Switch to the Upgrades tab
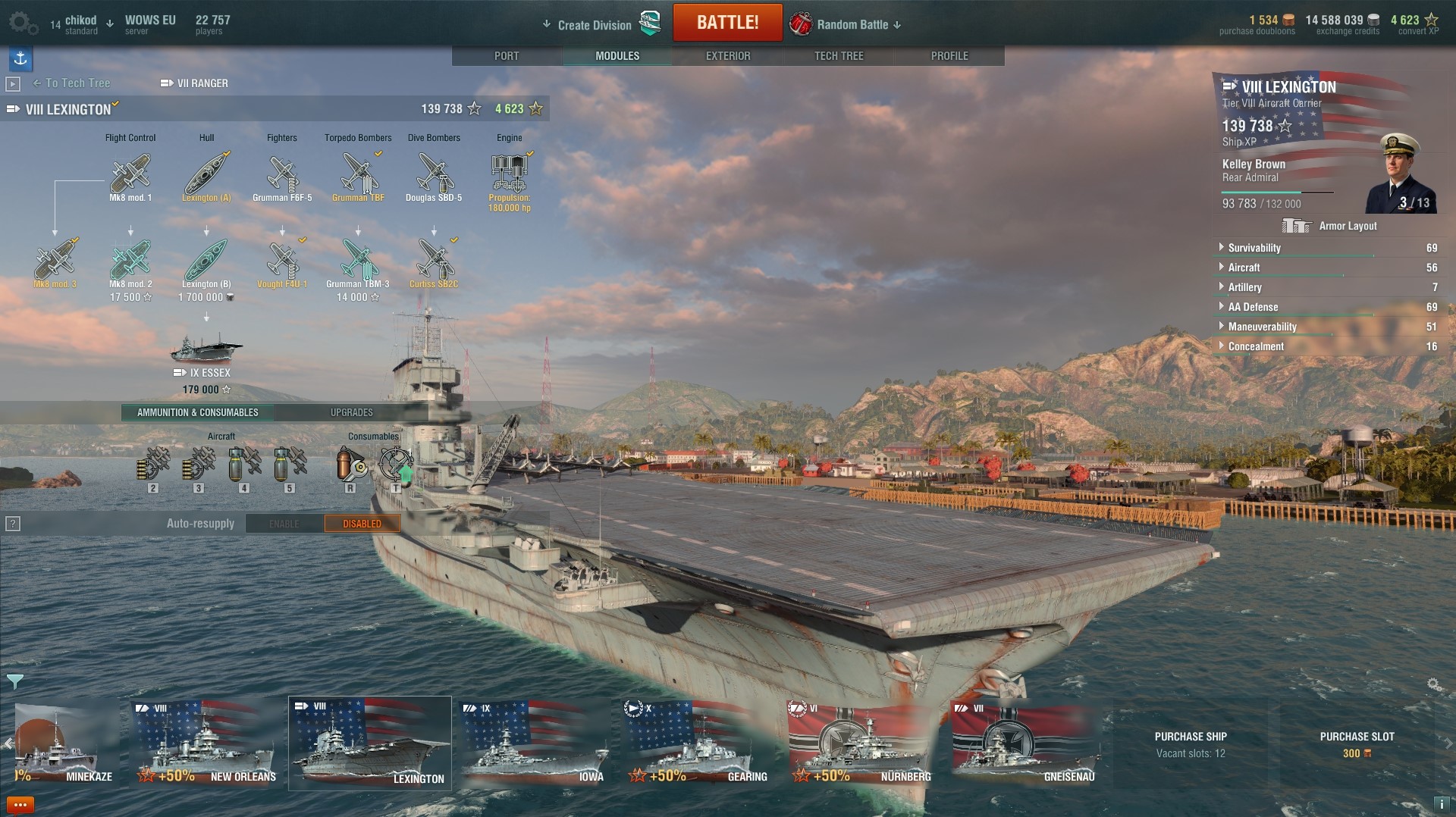The height and width of the screenshot is (817, 1456). tap(351, 412)
